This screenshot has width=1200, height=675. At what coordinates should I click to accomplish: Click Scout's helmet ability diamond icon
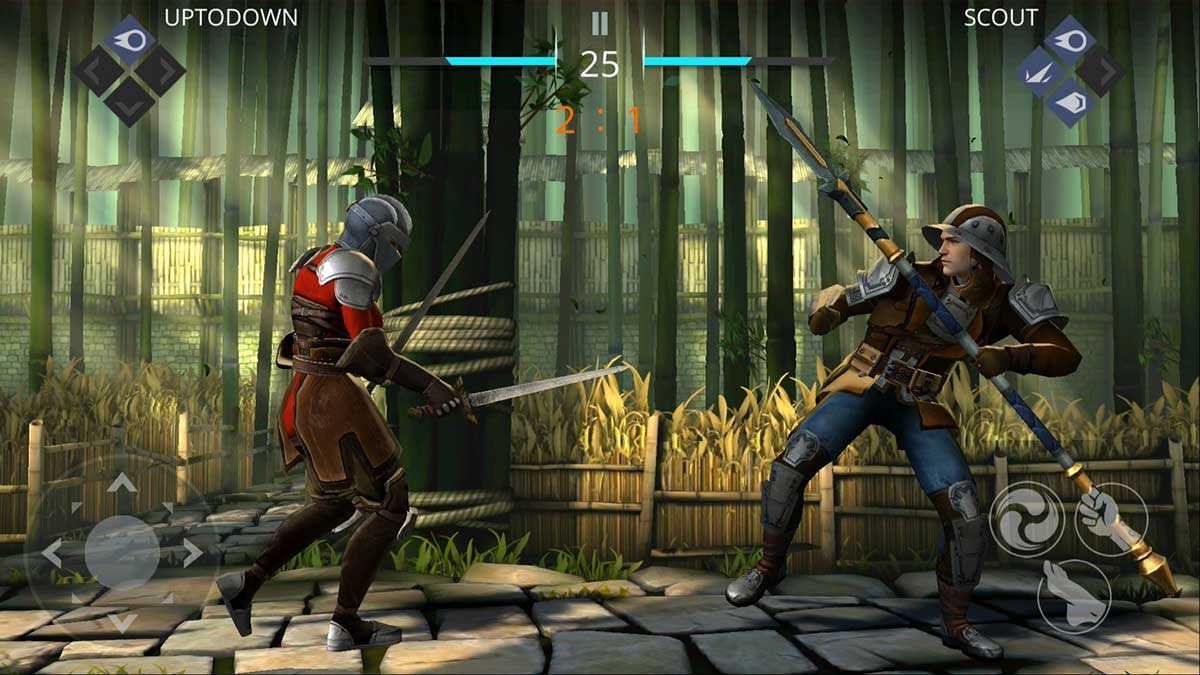coord(1070,102)
